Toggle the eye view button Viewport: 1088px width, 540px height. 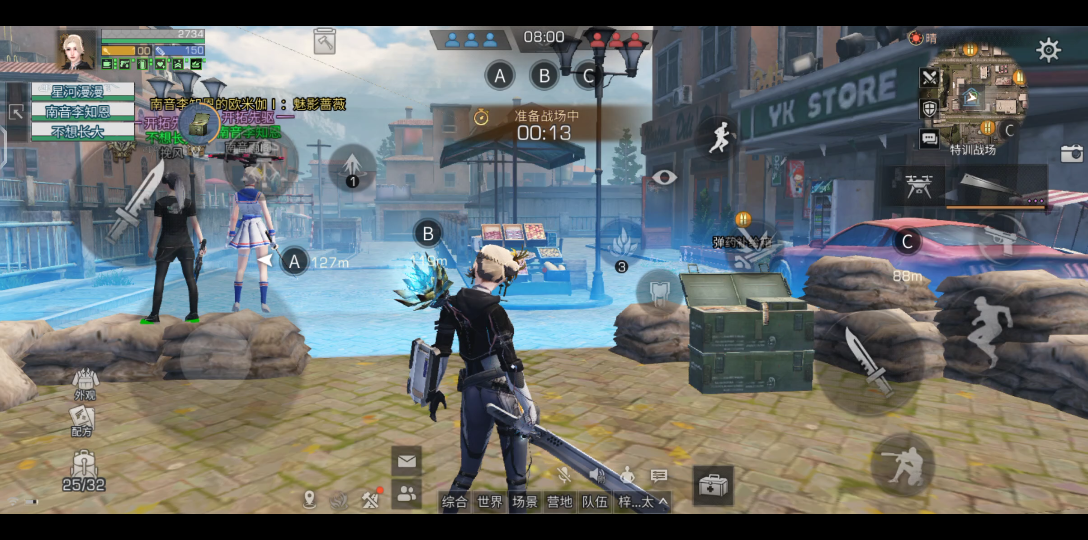tap(664, 178)
